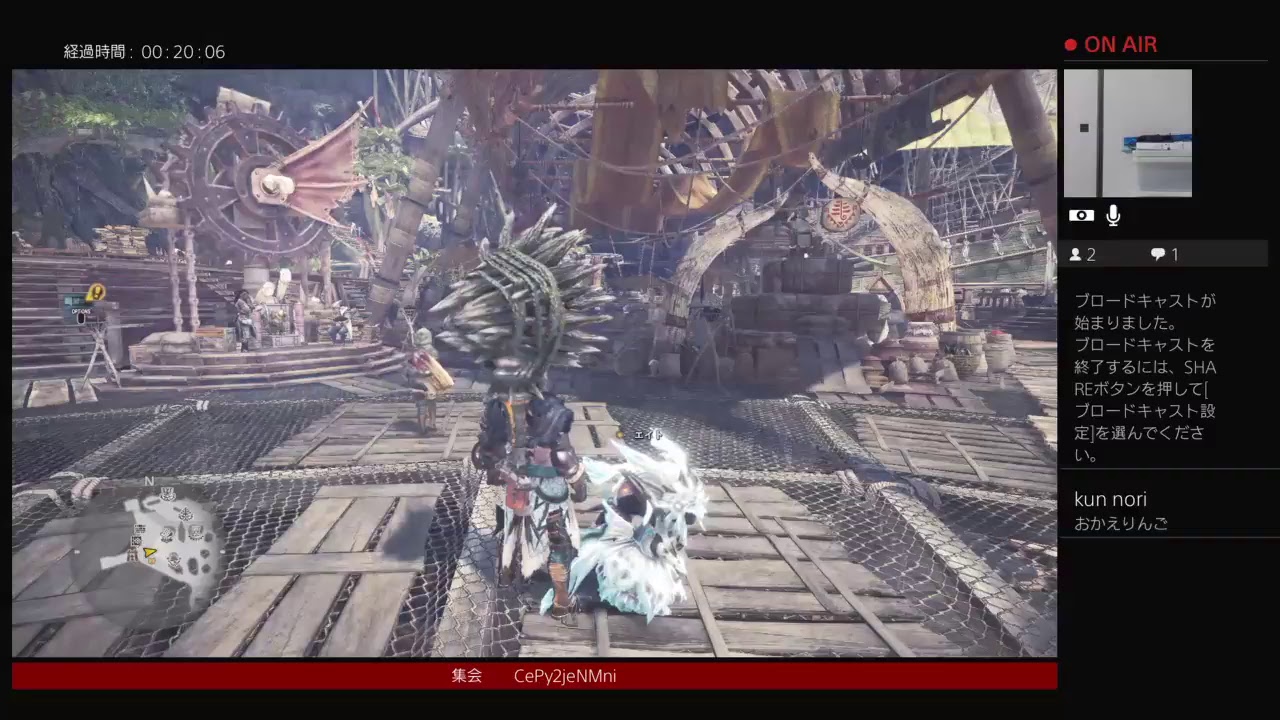Click the player arrow on the minimap
The width and height of the screenshot is (1280, 720).
(x=150, y=552)
